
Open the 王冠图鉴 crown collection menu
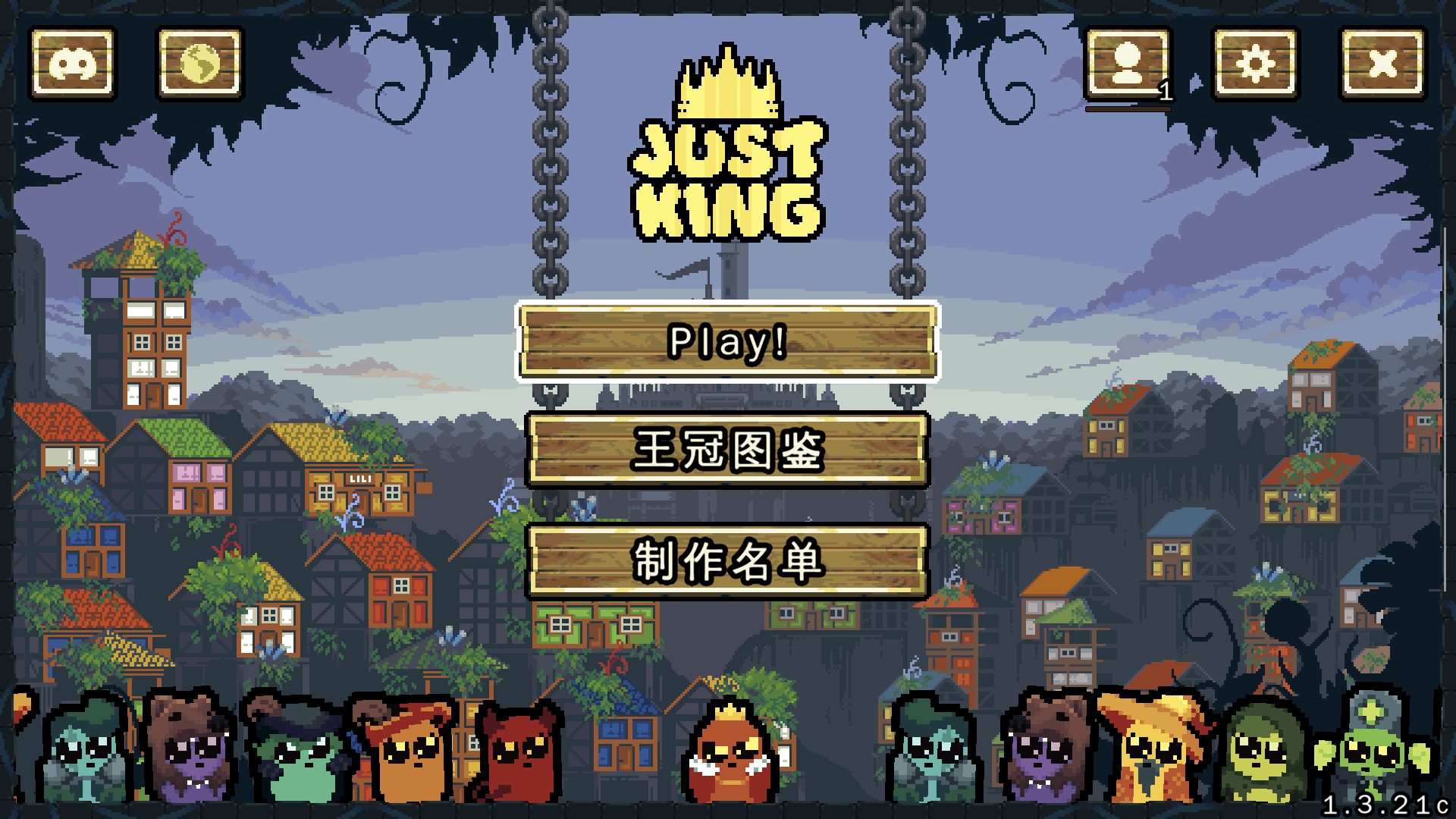pos(726,449)
